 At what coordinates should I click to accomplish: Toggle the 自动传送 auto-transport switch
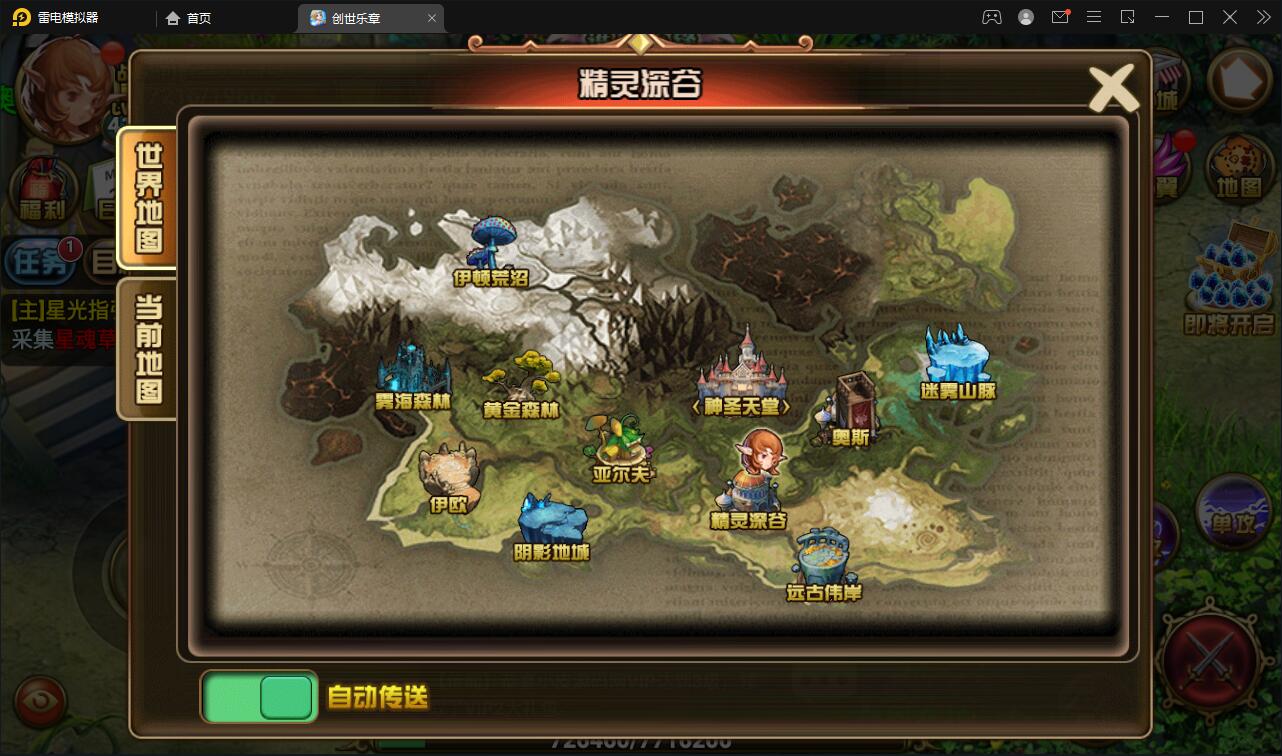[257, 697]
